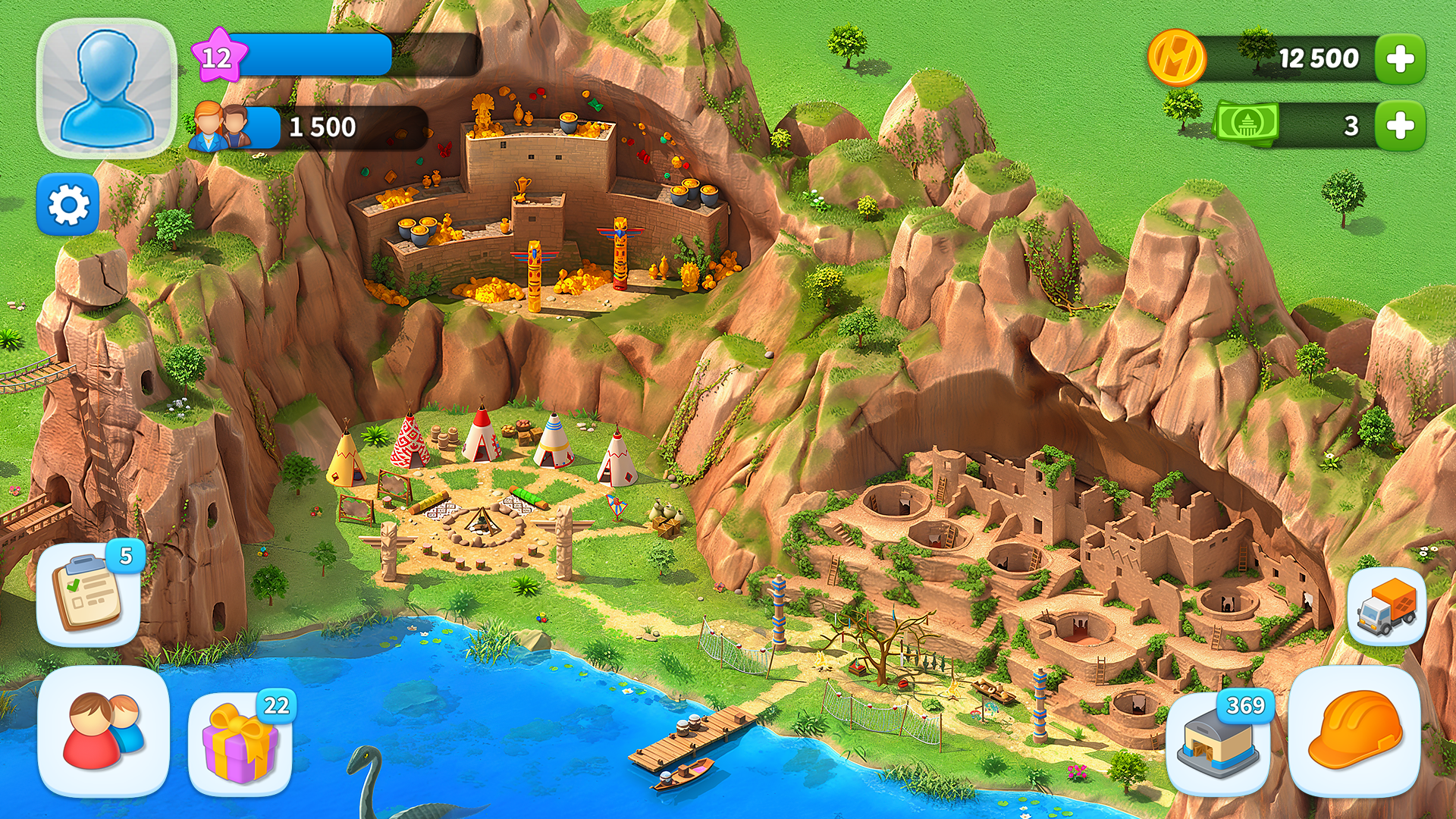1456x819 pixels.
Task: Open the warehouse with 369 badge
Action: click(x=1218, y=743)
